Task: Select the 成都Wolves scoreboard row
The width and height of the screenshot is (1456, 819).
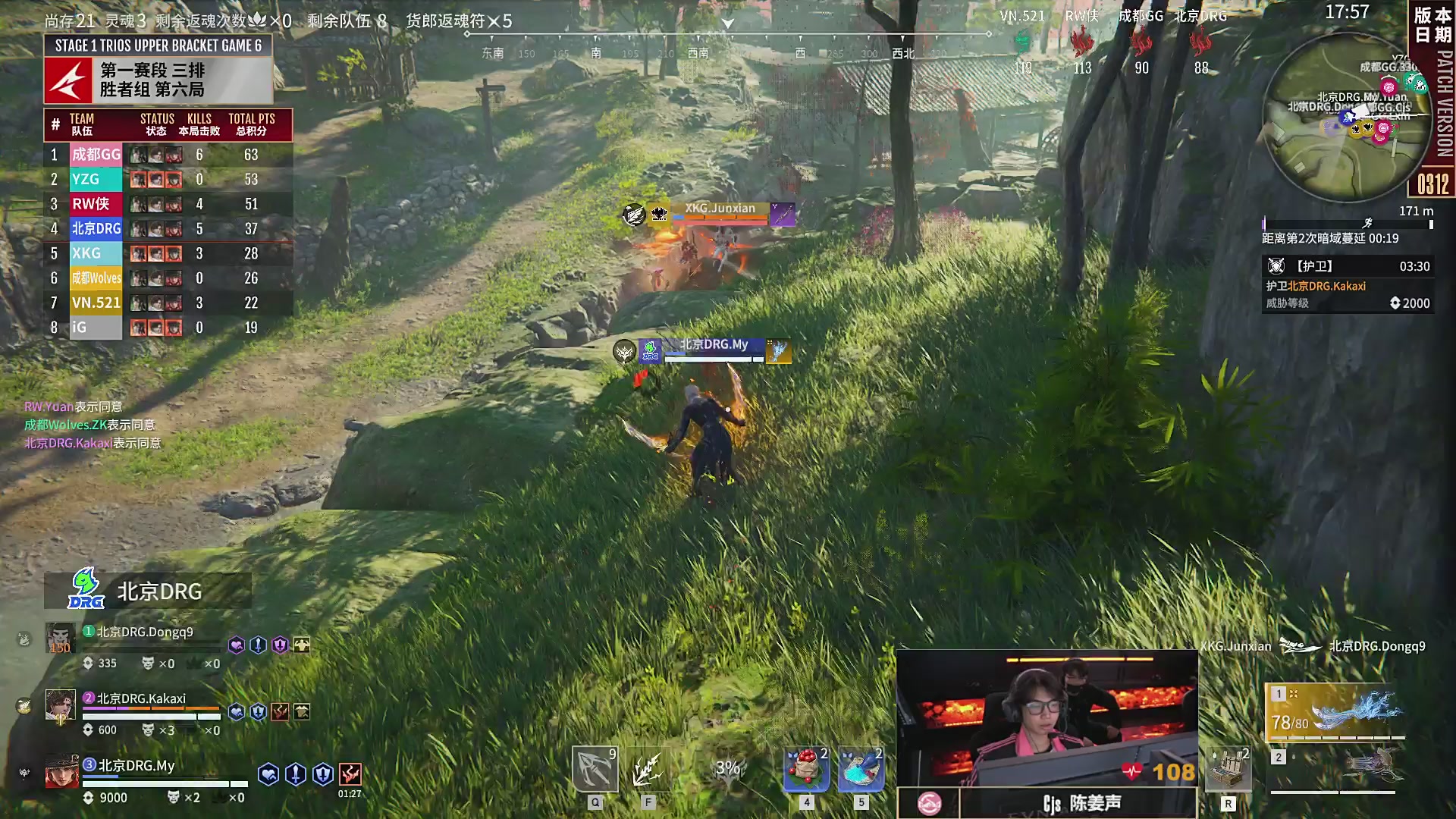Action: click(168, 278)
